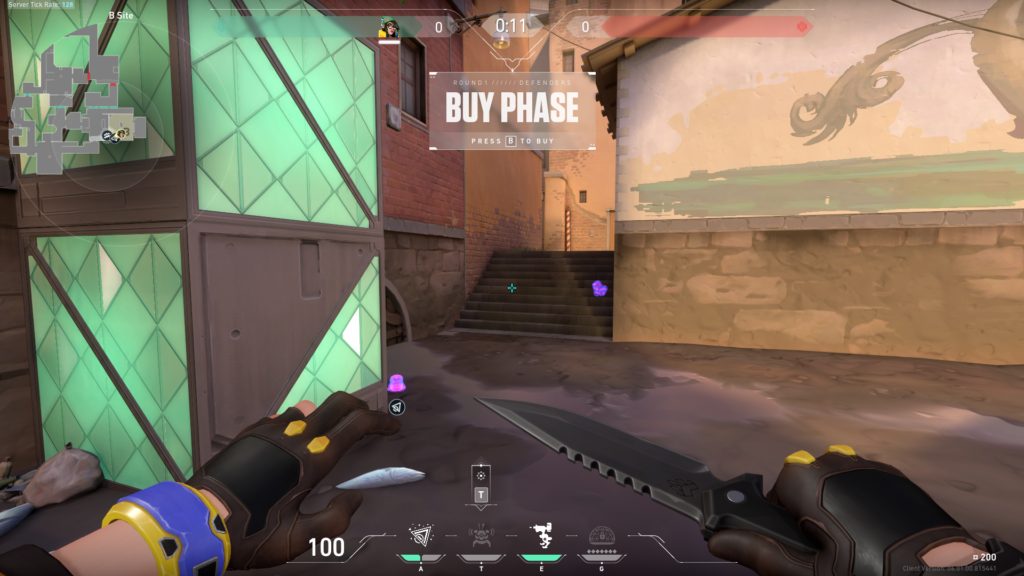1024x576 pixels.
Task: Select the Alarmbot ability icon
Action: click(x=481, y=537)
